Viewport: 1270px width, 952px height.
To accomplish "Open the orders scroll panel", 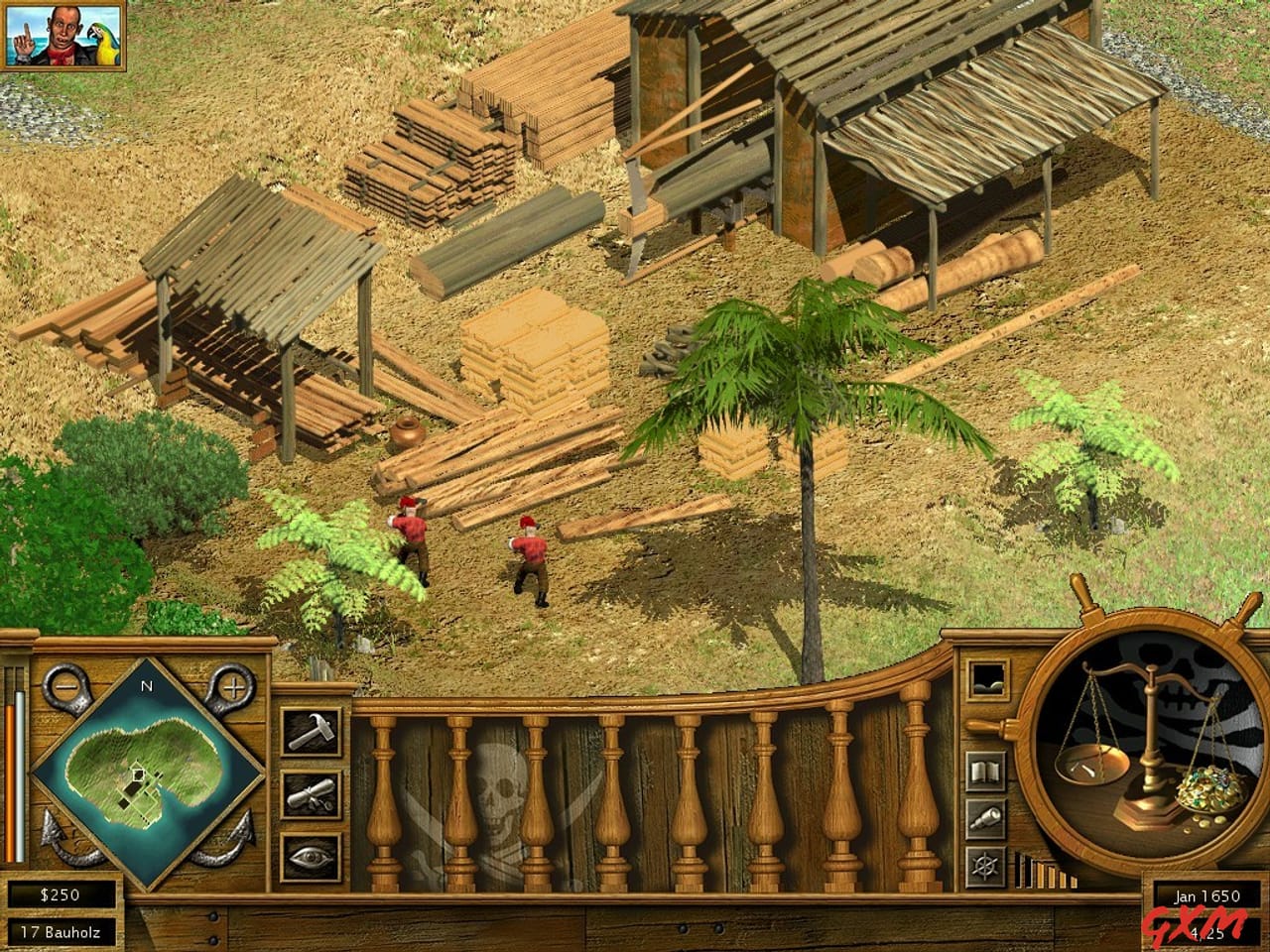I will pos(310,793).
